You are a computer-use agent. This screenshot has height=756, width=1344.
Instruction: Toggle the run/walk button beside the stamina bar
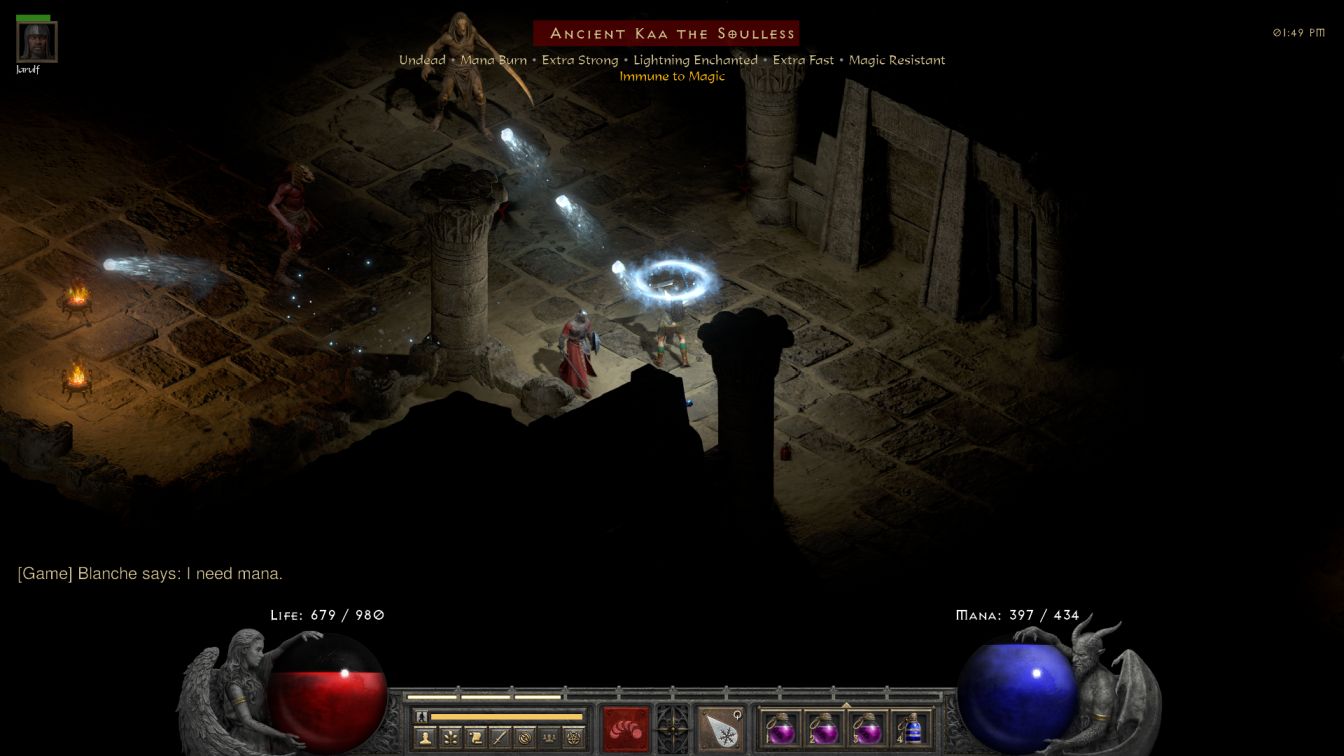pyautogui.click(x=422, y=716)
